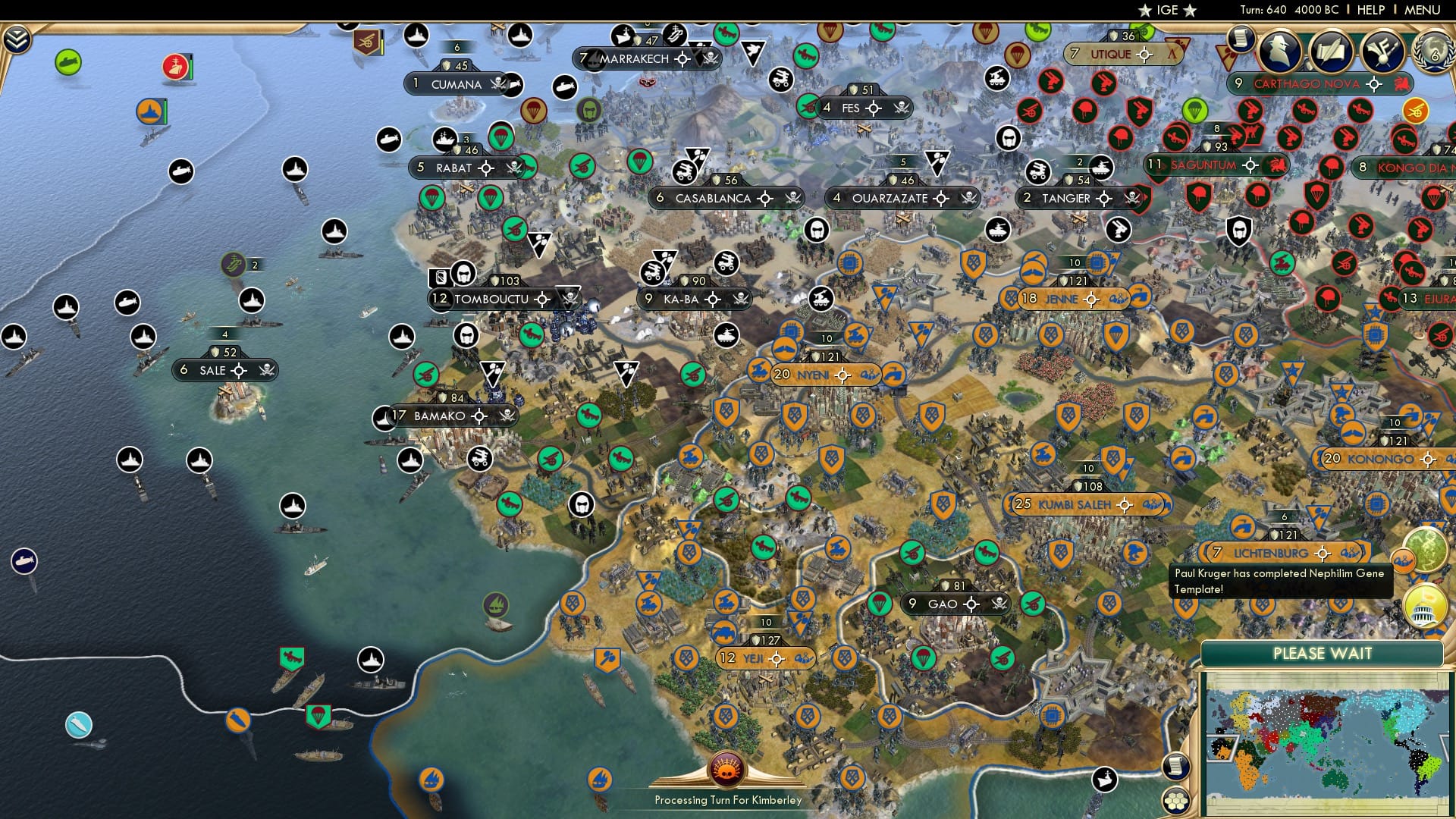Select the orange cannon unit icon near Carthago Nova

[x=1416, y=111]
